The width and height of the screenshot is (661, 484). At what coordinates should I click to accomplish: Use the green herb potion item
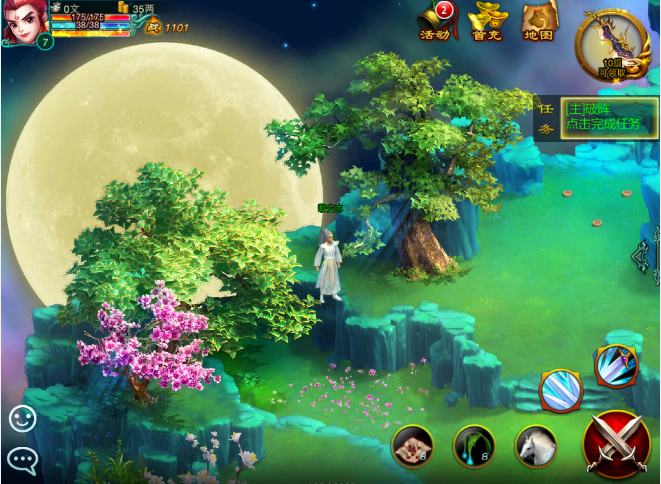click(x=474, y=446)
